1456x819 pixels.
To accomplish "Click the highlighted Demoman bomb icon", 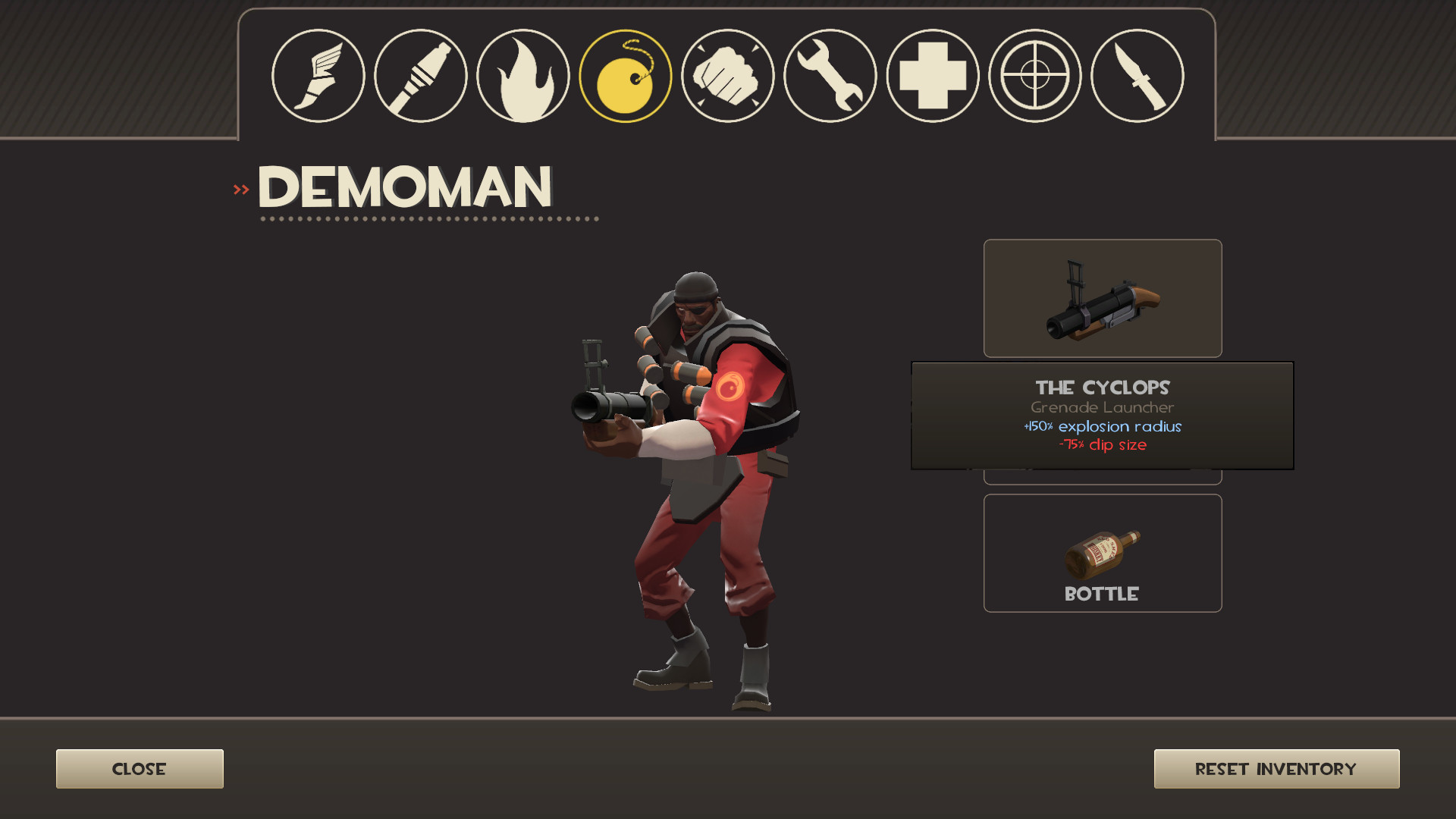I will (x=625, y=75).
